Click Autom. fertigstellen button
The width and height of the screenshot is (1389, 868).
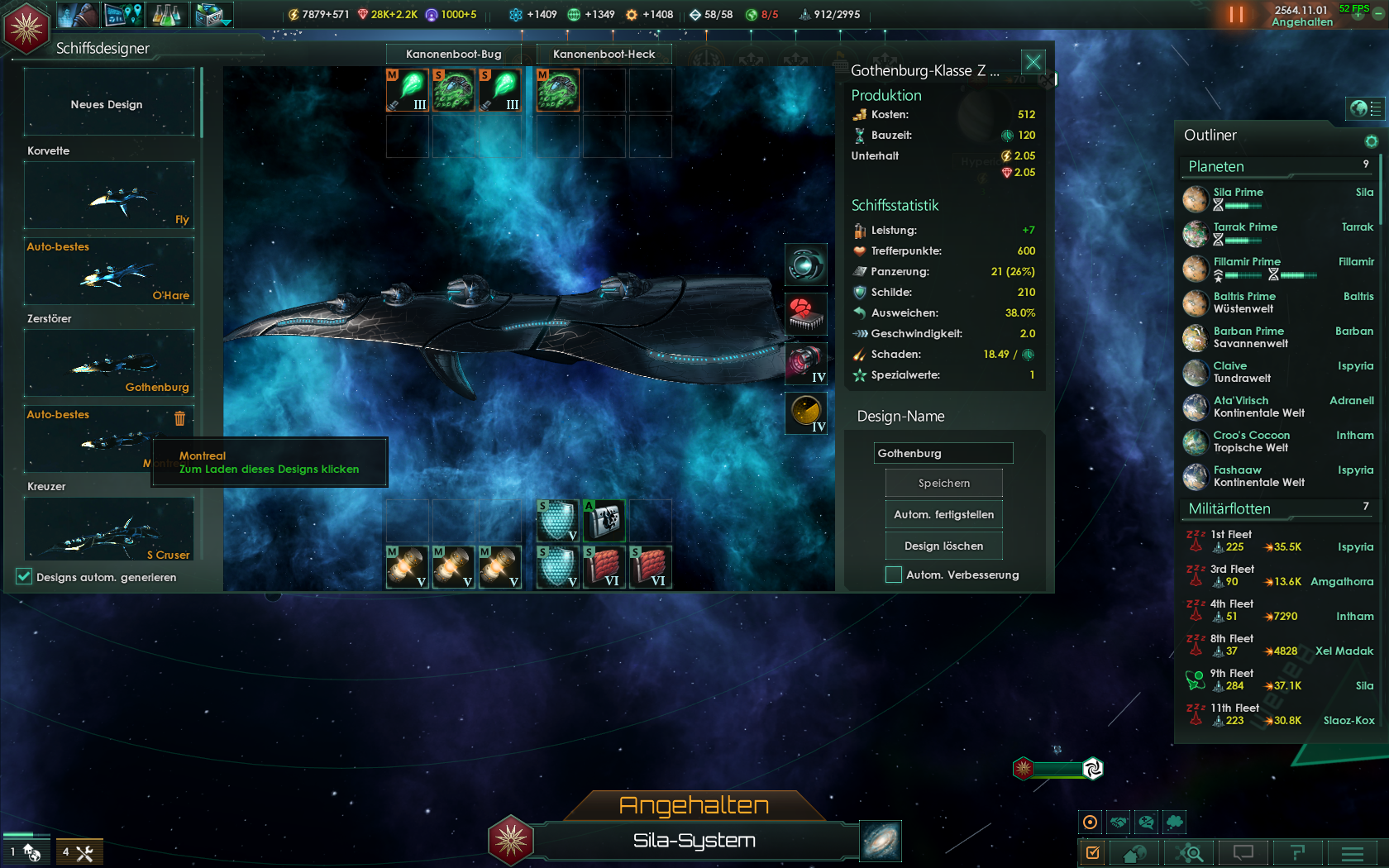pyautogui.click(x=943, y=514)
